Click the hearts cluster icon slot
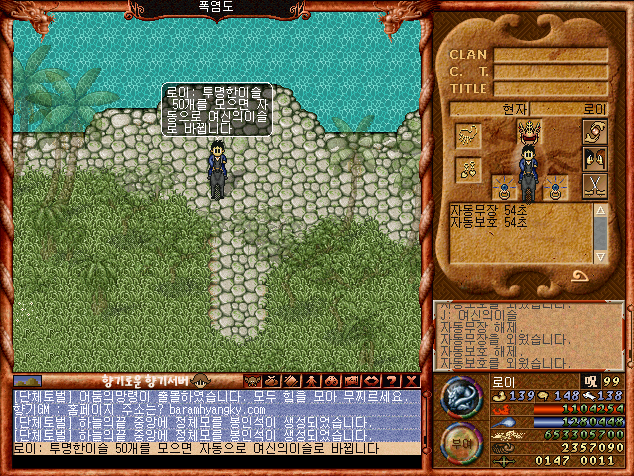The width and height of the screenshot is (634, 476). (469, 169)
